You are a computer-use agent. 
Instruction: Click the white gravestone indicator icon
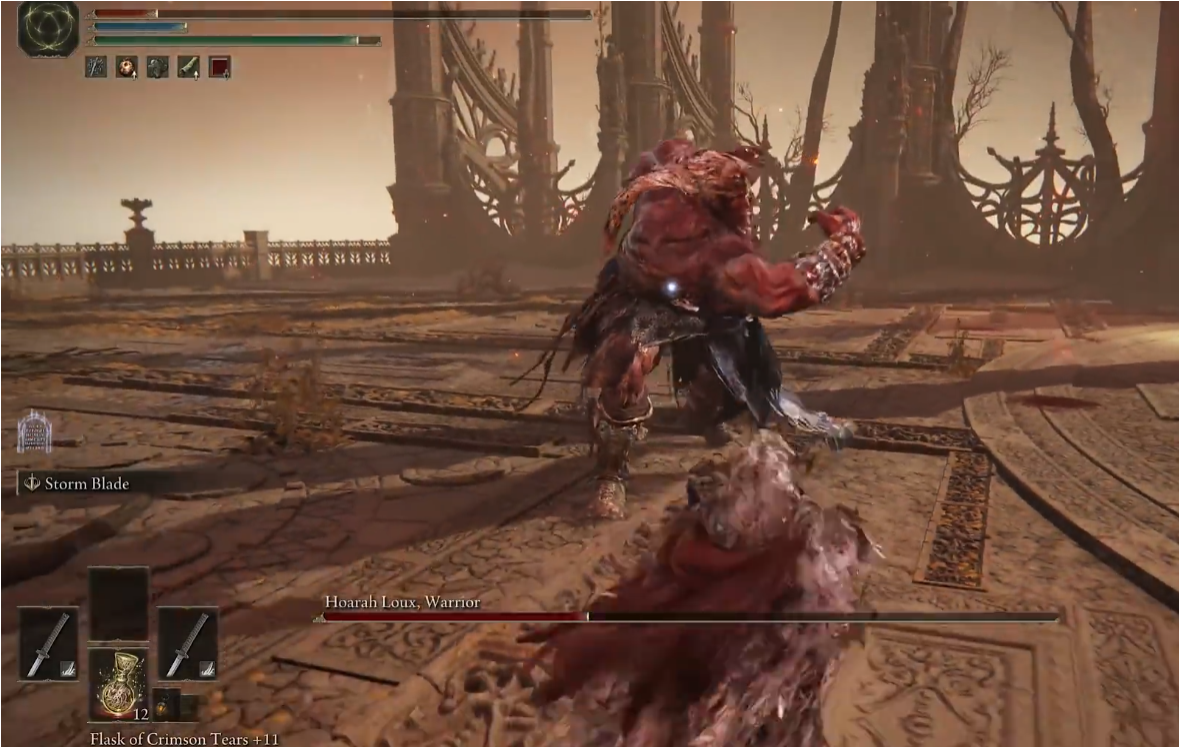pos(34,431)
